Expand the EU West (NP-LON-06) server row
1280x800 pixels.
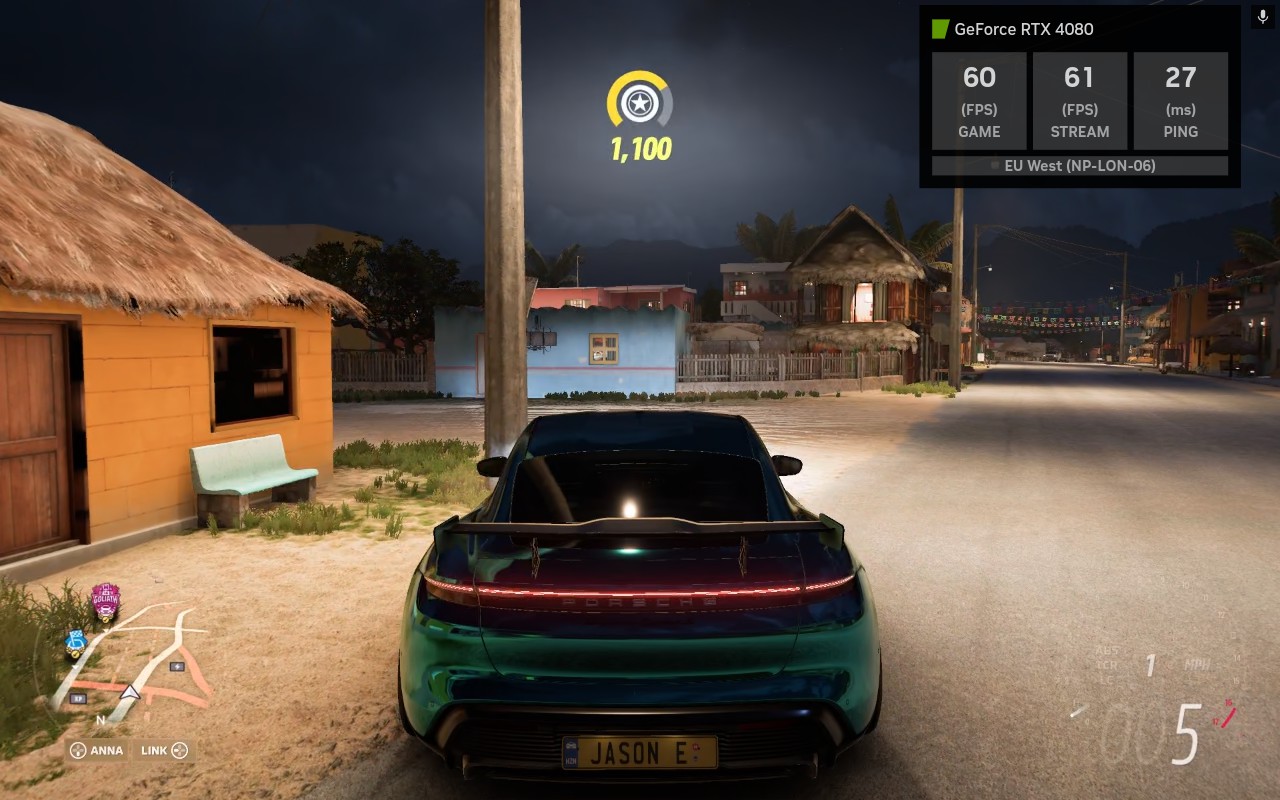coord(1080,166)
